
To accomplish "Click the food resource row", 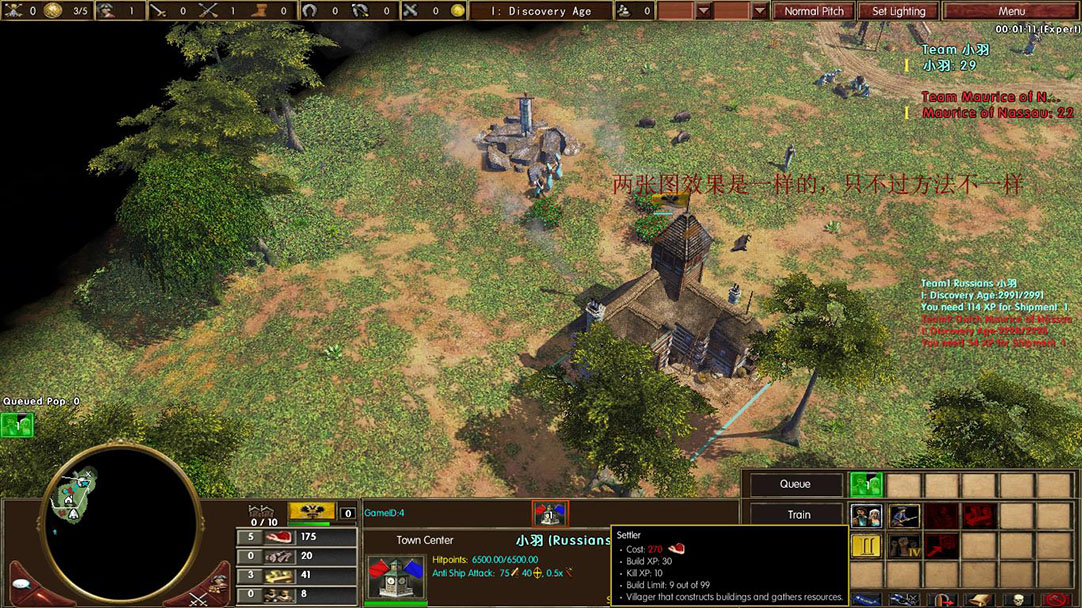I will point(296,537).
